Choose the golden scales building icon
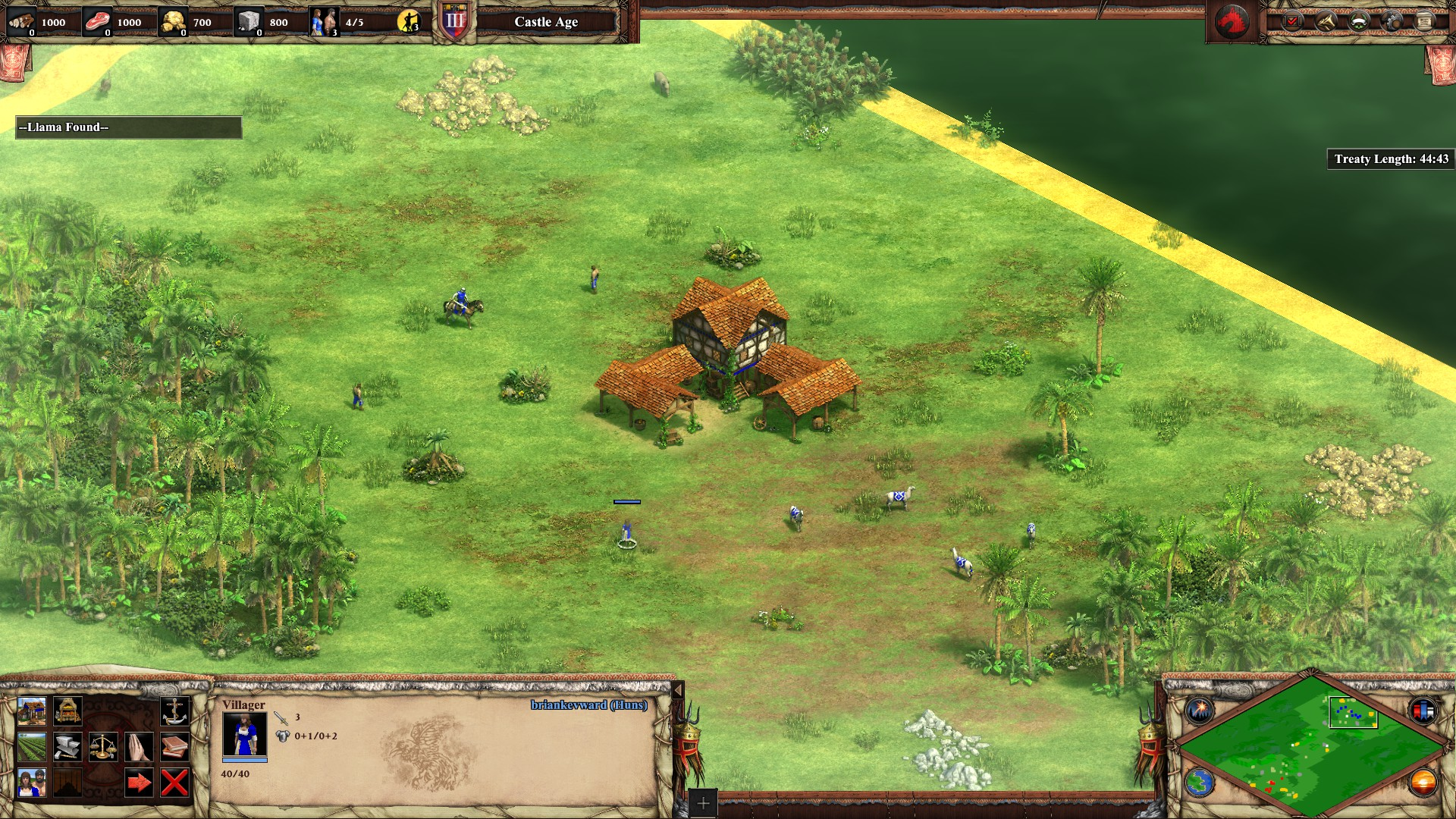1456x819 pixels. pyautogui.click(x=103, y=748)
